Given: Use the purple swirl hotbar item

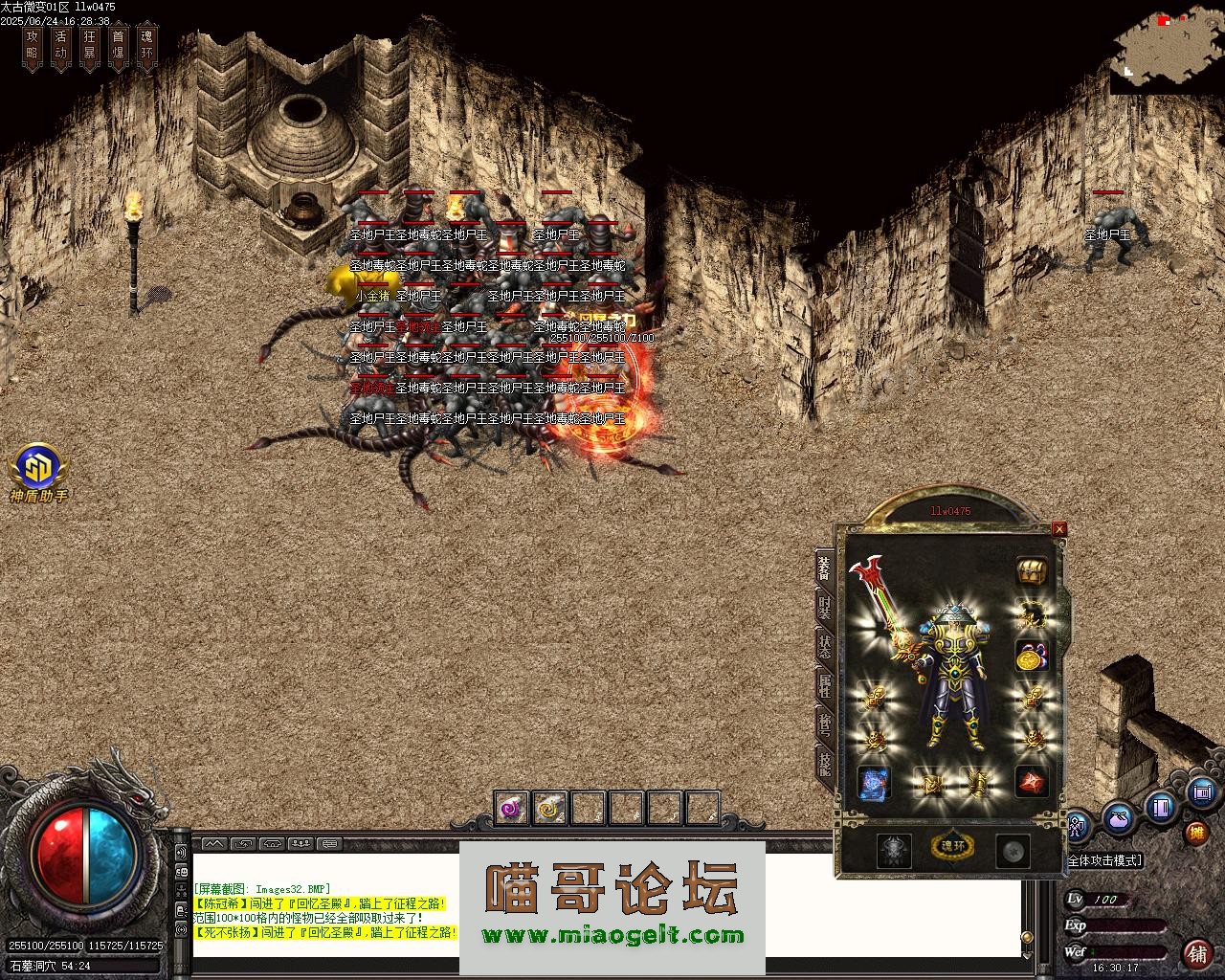Looking at the screenshot, I should pos(512,809).
